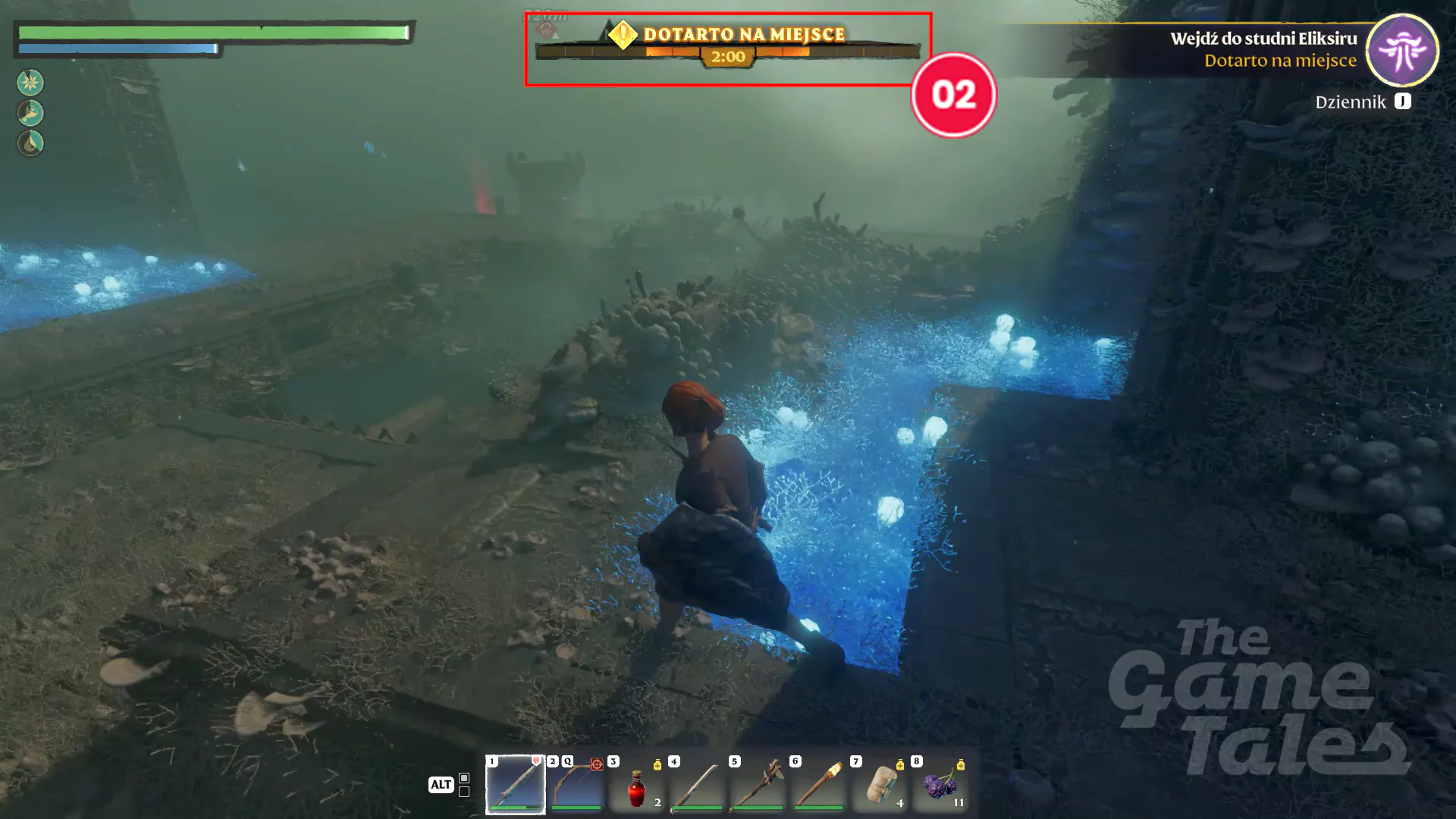Screen dimensions: 1456x819
Task: Click the star-shaped buff icon
Action: tap(30, 82)
